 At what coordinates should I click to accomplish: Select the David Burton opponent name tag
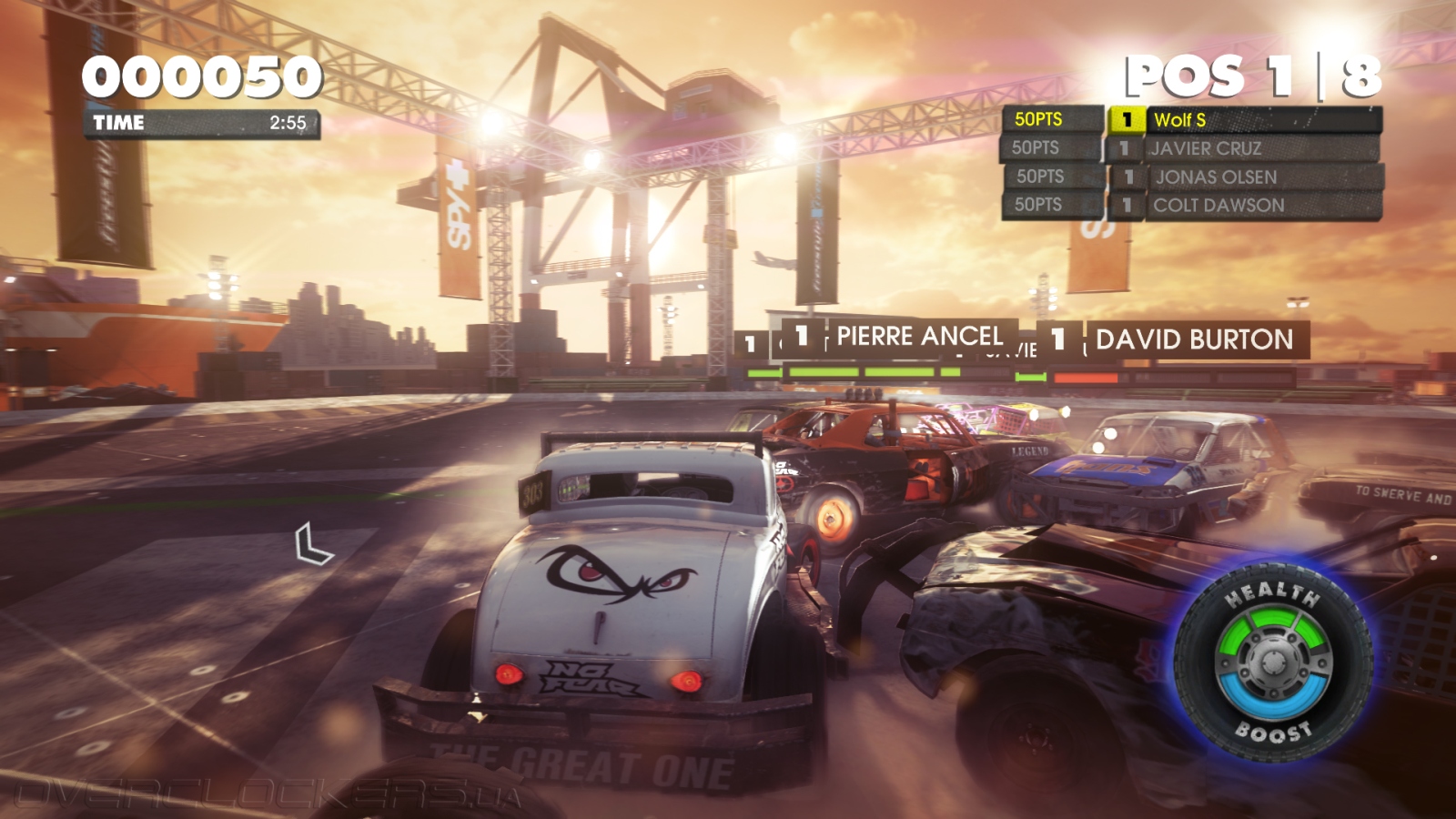pos(1193,340)
